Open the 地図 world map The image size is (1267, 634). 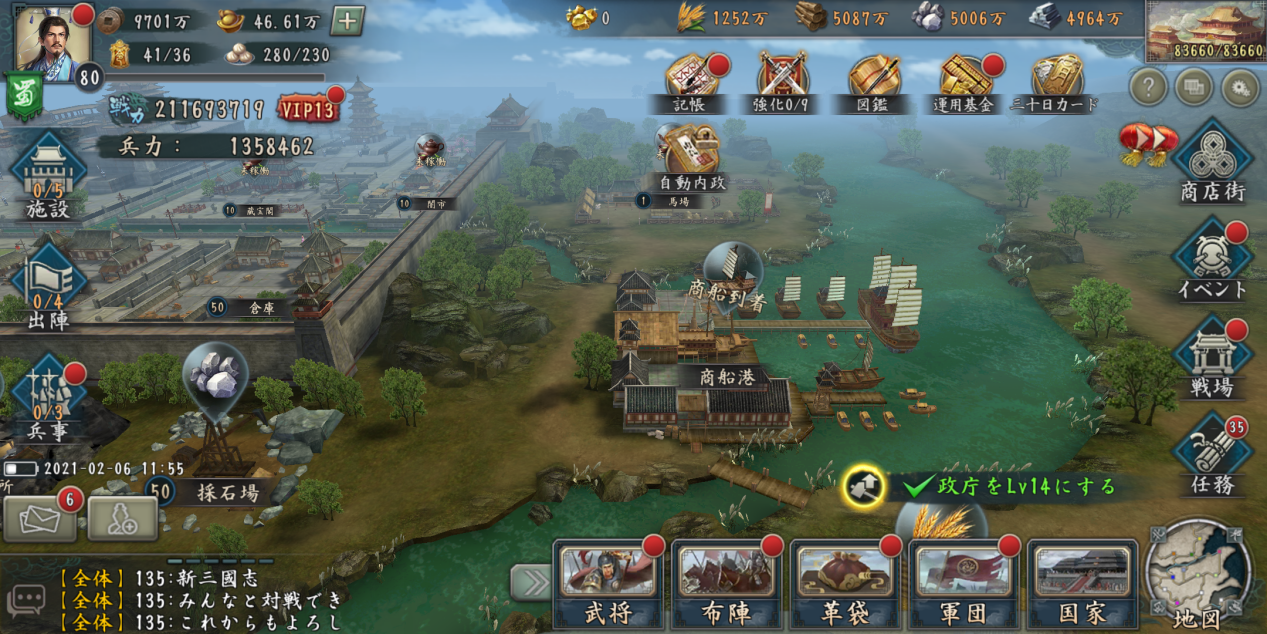pyautogui.click(x=1198, y=575)
